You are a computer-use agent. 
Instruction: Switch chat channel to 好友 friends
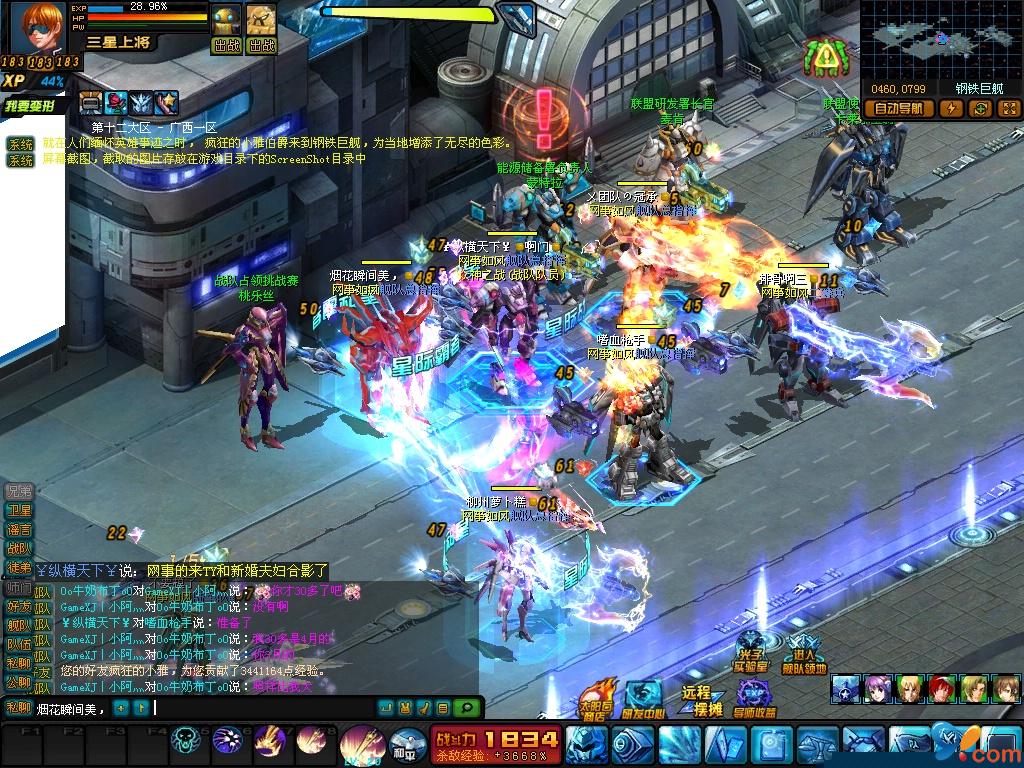[x=19, y=606]
